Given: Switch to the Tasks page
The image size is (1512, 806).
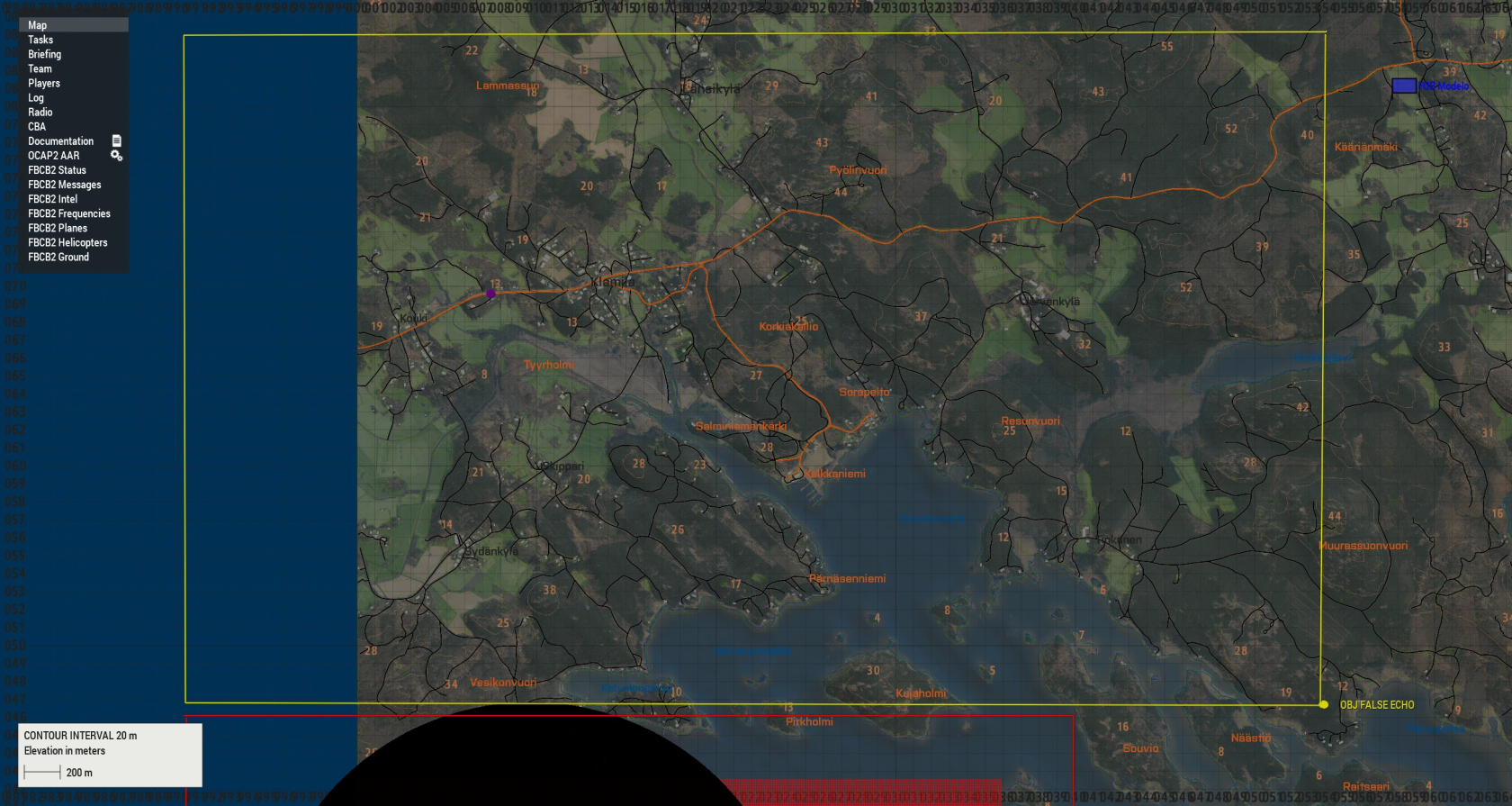Looking at the screenshot, I should click(40, 40).
